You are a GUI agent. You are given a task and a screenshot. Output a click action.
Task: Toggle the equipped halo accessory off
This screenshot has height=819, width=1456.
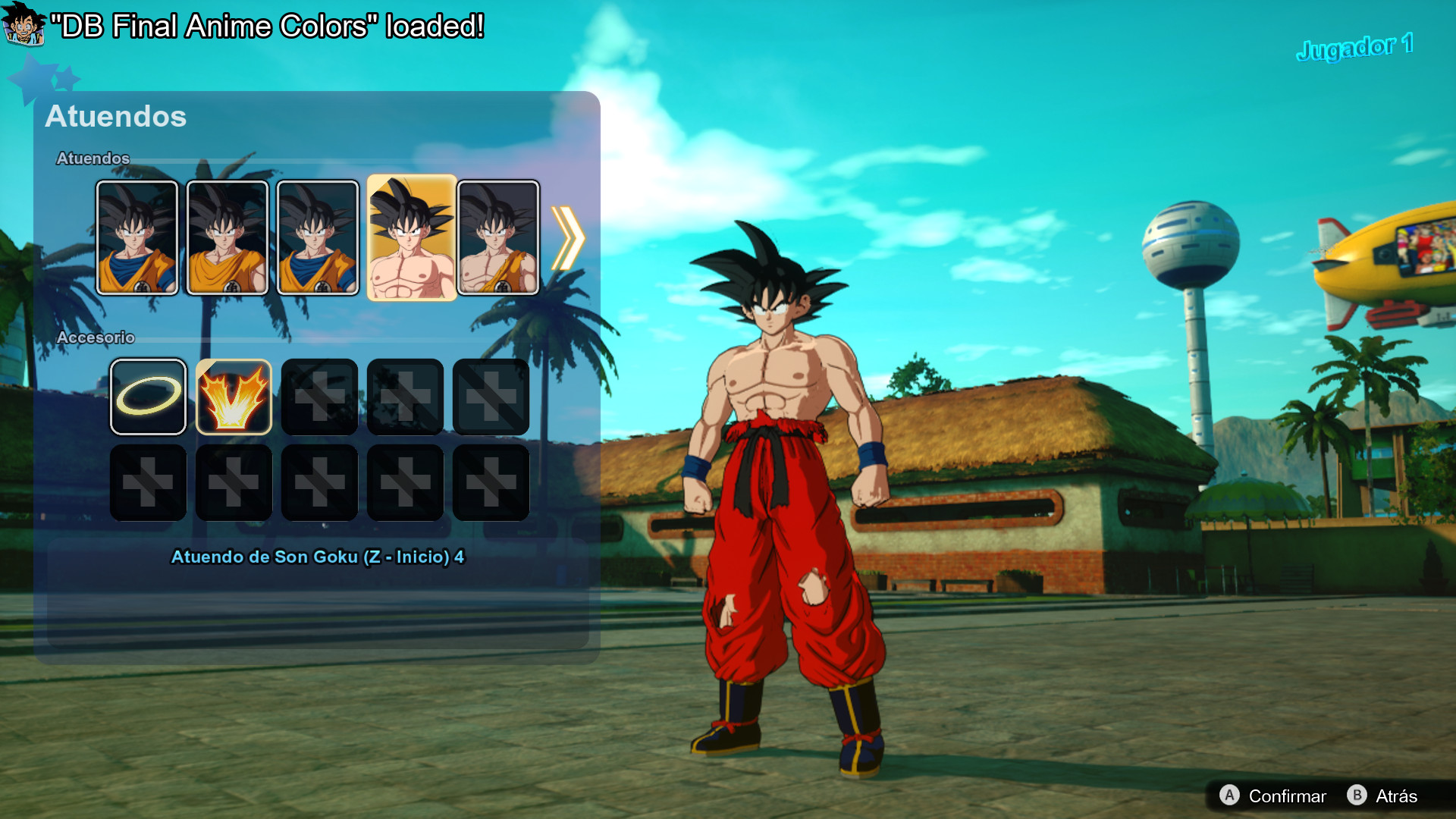[x=148, y=396]
